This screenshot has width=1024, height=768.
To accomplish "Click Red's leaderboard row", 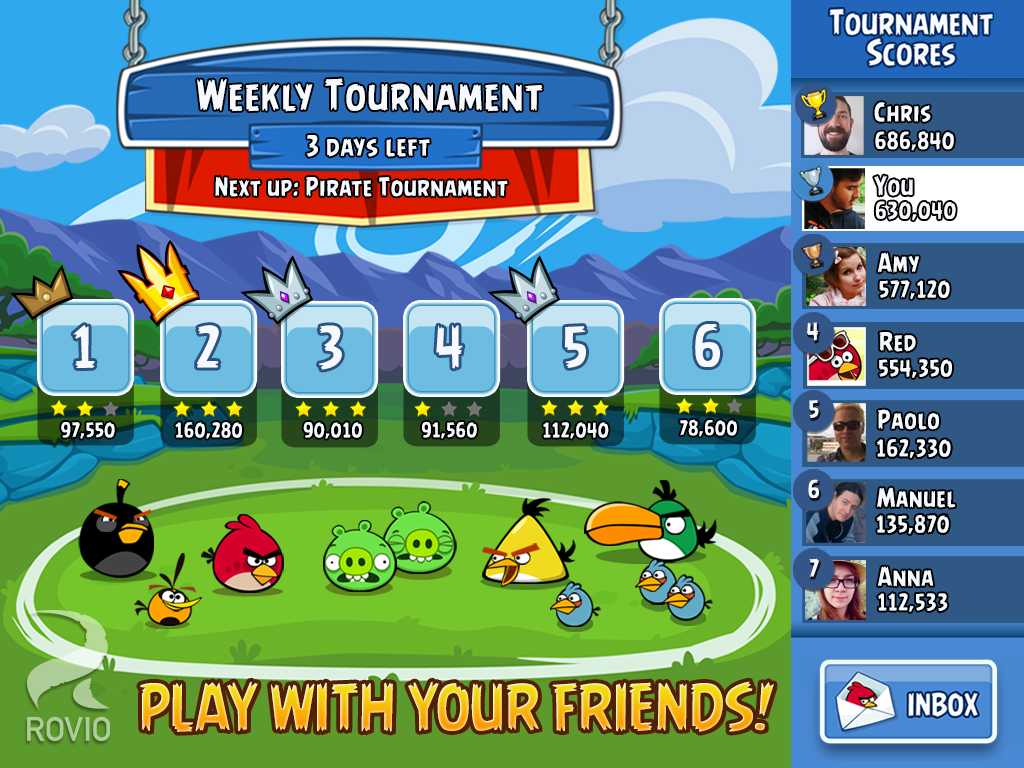I will tap(910, 355).
